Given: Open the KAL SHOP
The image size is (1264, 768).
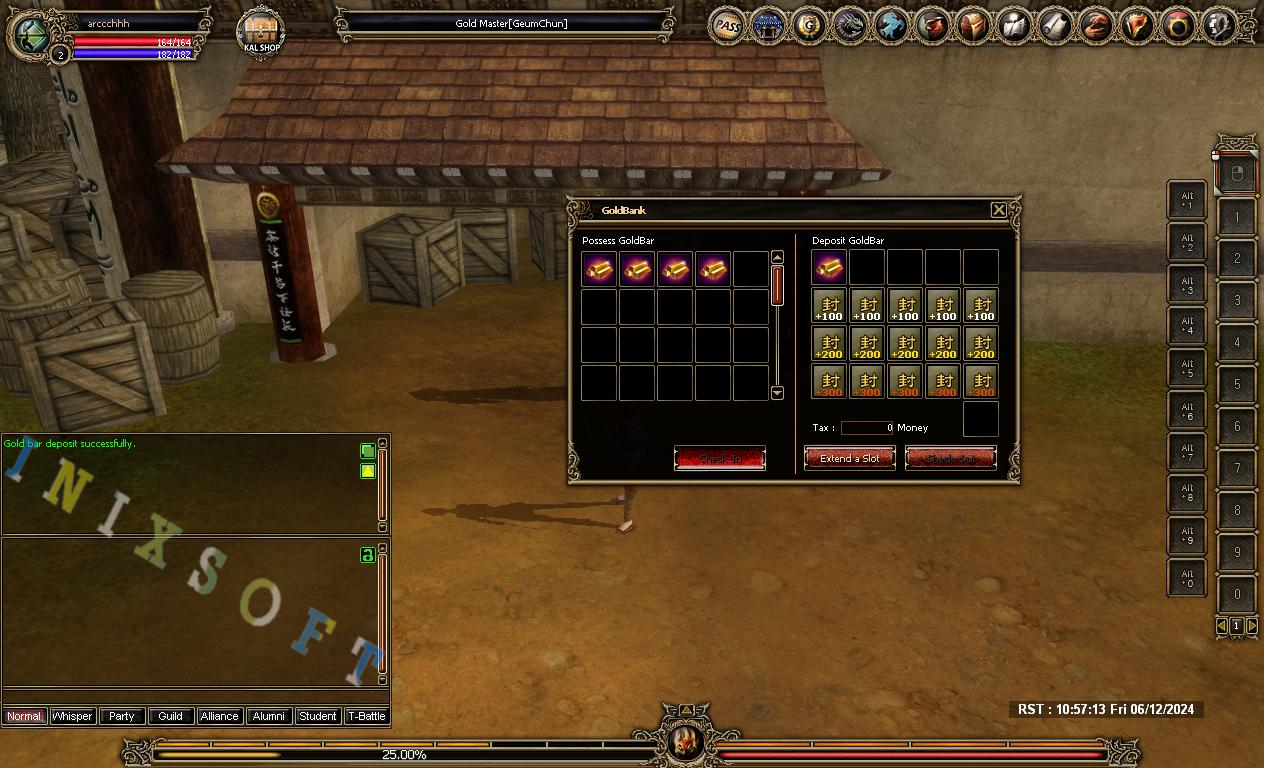Looking at the screenshot, I should coord(260,32).
